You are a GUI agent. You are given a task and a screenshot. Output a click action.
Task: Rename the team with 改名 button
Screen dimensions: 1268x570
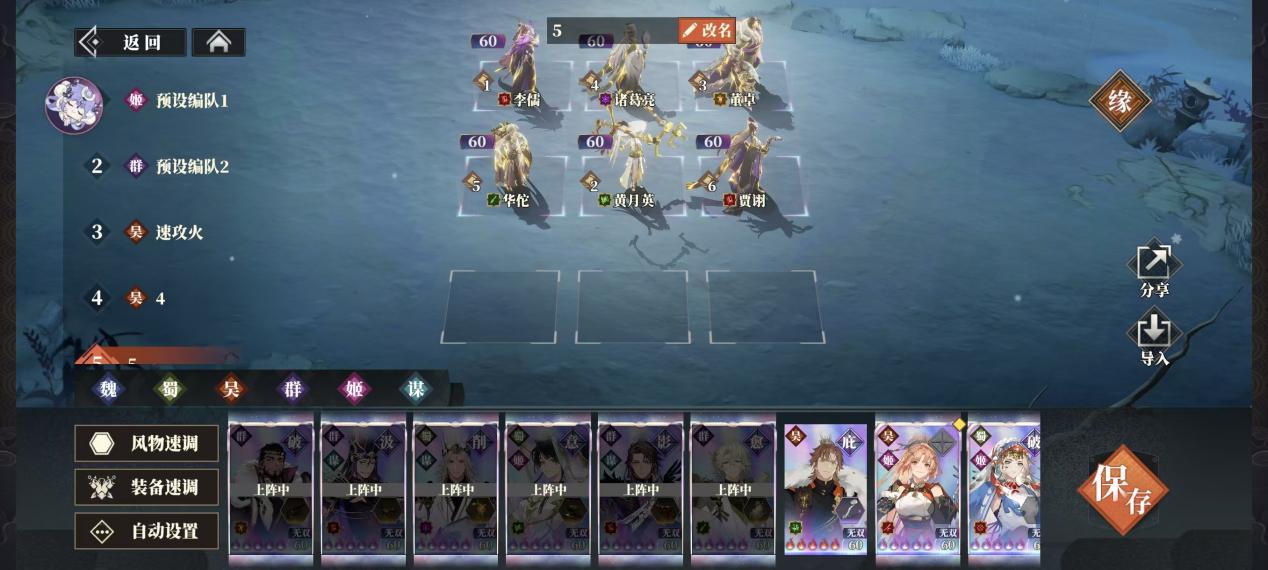coord(707,31)
